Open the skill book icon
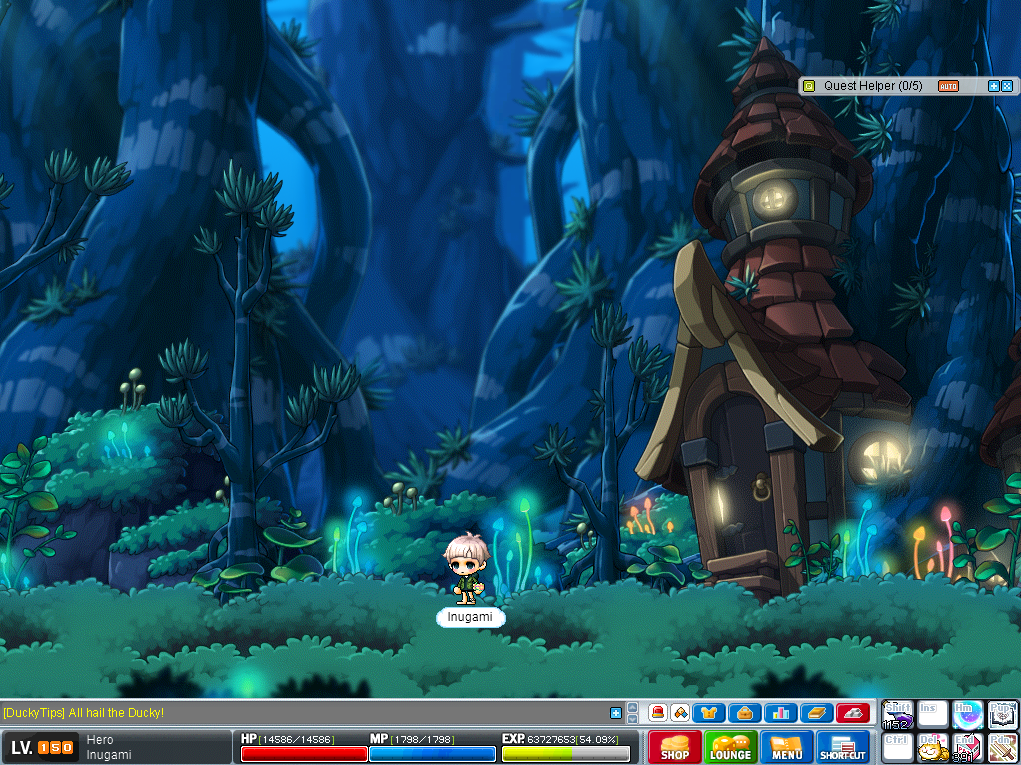 click(x=815, y=713)
